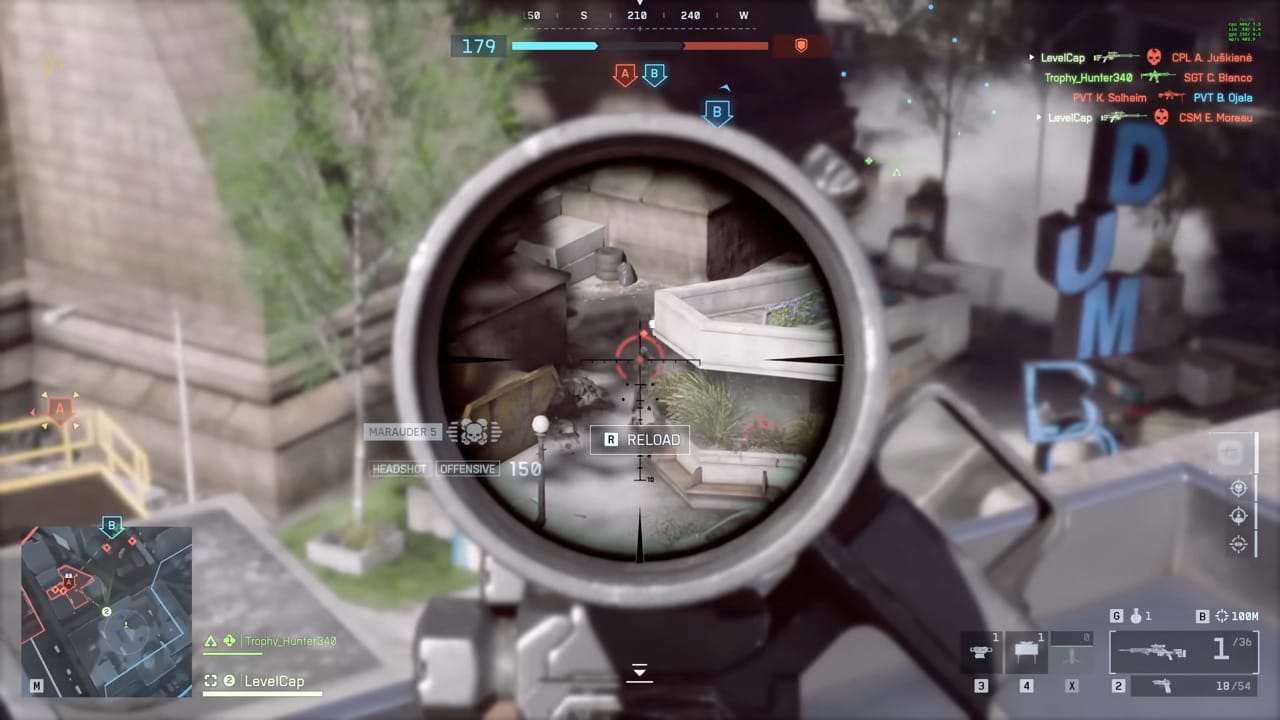Image resolution: width=1280 pixels, height=720 pixels.
Task: Click objective B marker beside objective A
Action: 654,74
